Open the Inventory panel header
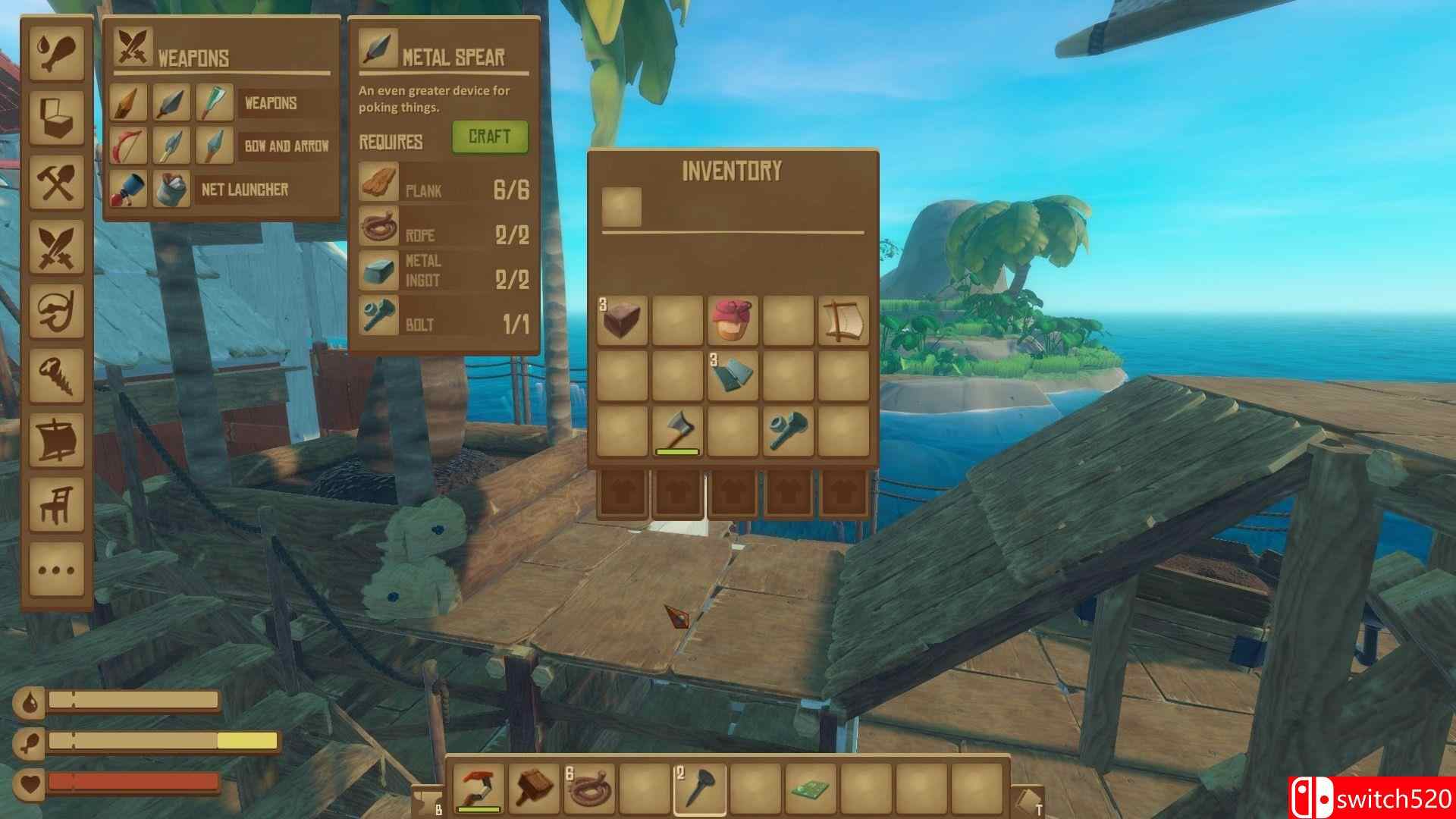Screen dimensions: 1456x819 pos(732,171)
